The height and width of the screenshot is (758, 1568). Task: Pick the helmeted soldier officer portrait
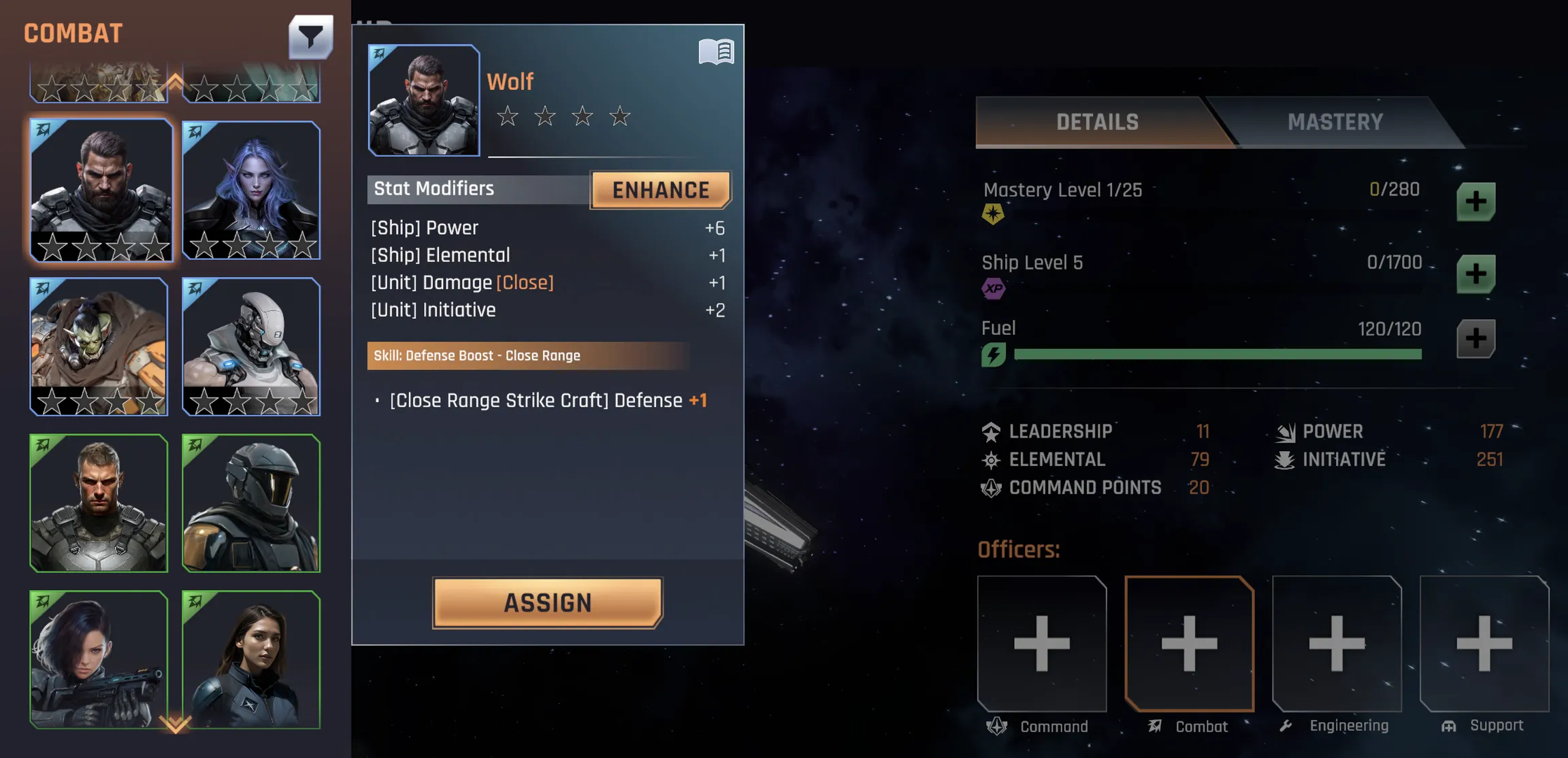pyautogui.click(x=251, y=503)
